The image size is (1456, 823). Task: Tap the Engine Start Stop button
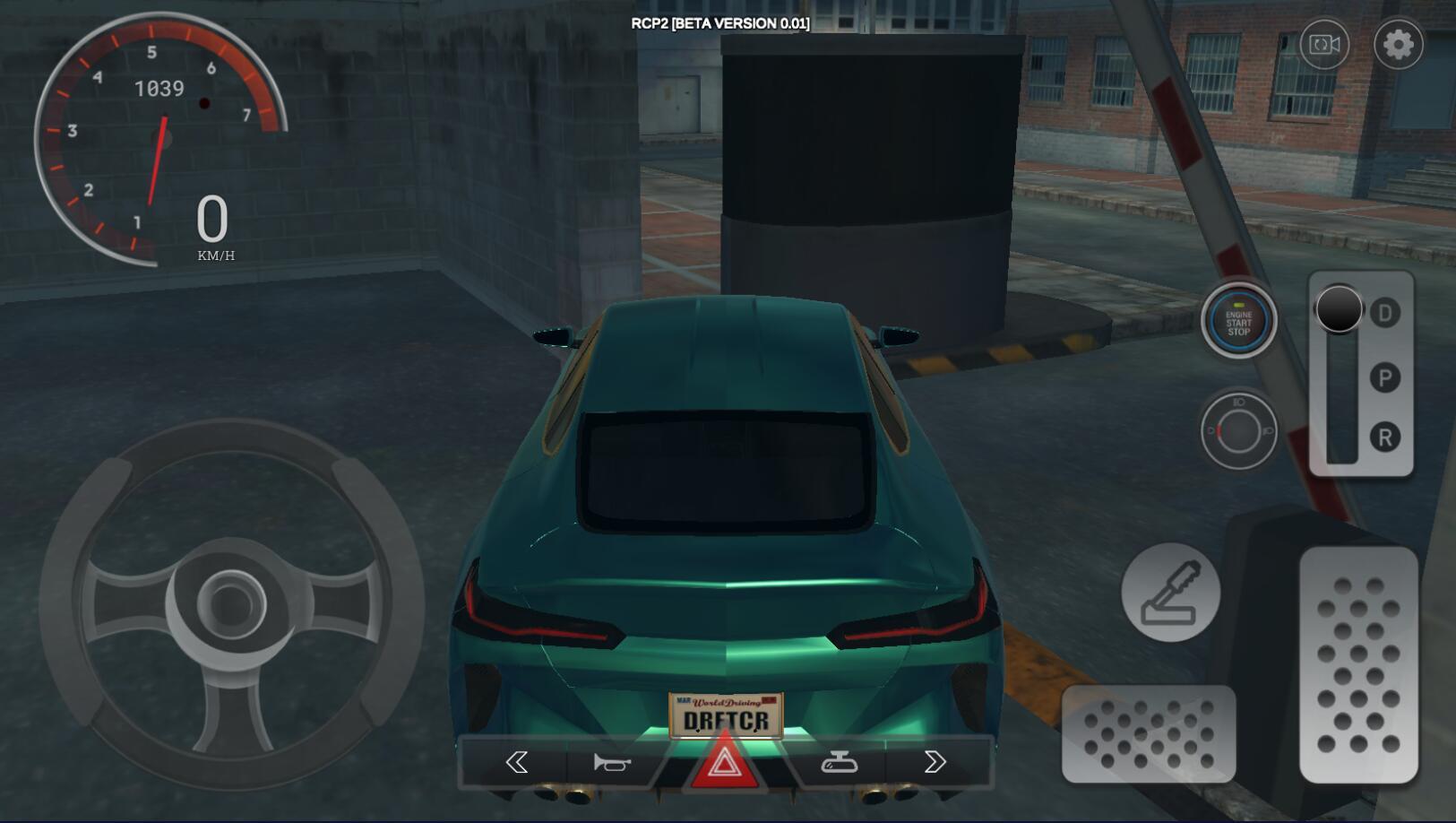coord(1238,322)
